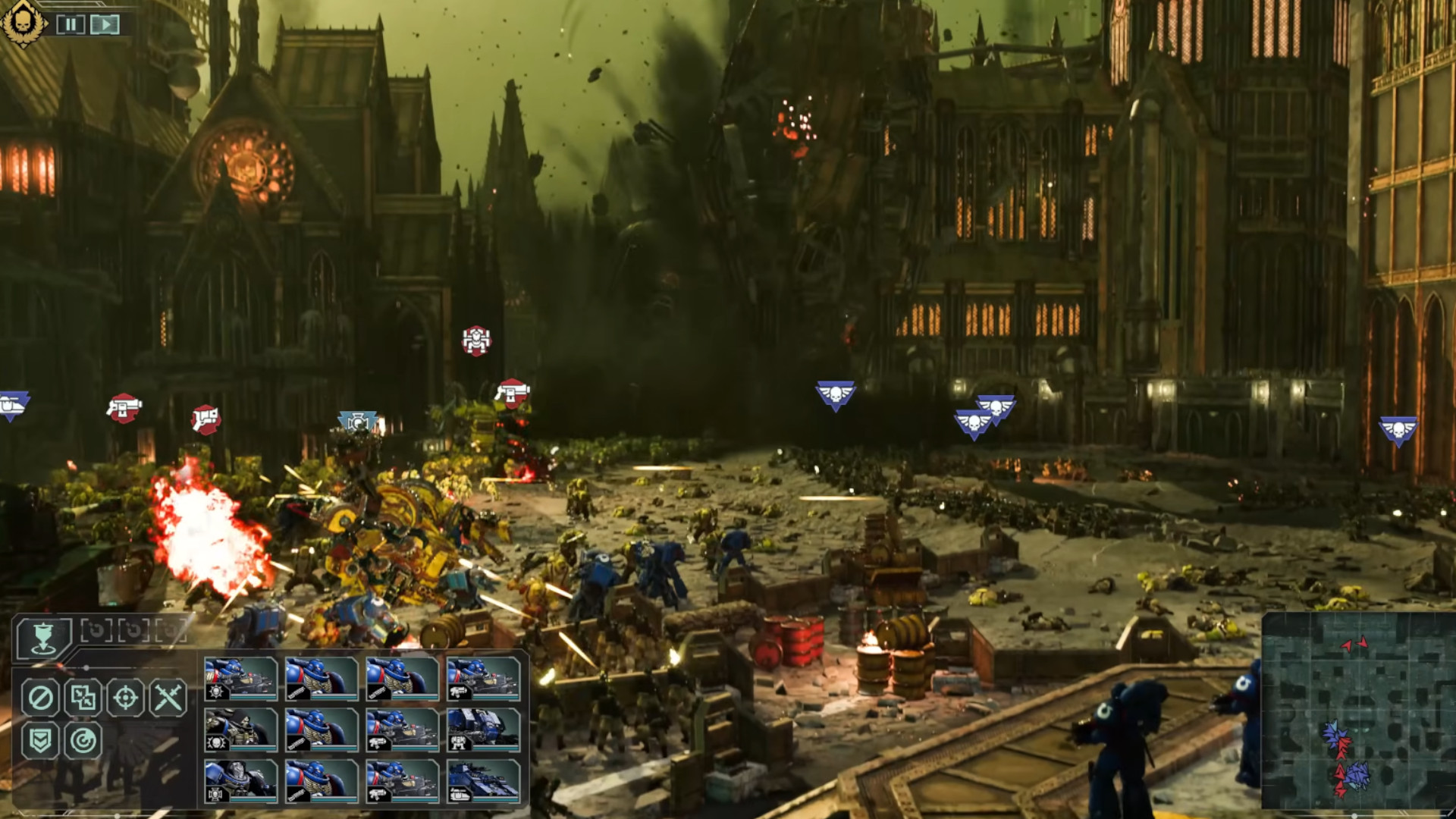Click the red enemy pistol marker near left buildings
The width and height of the screenshot is (1456, 819).
(125, 407)
